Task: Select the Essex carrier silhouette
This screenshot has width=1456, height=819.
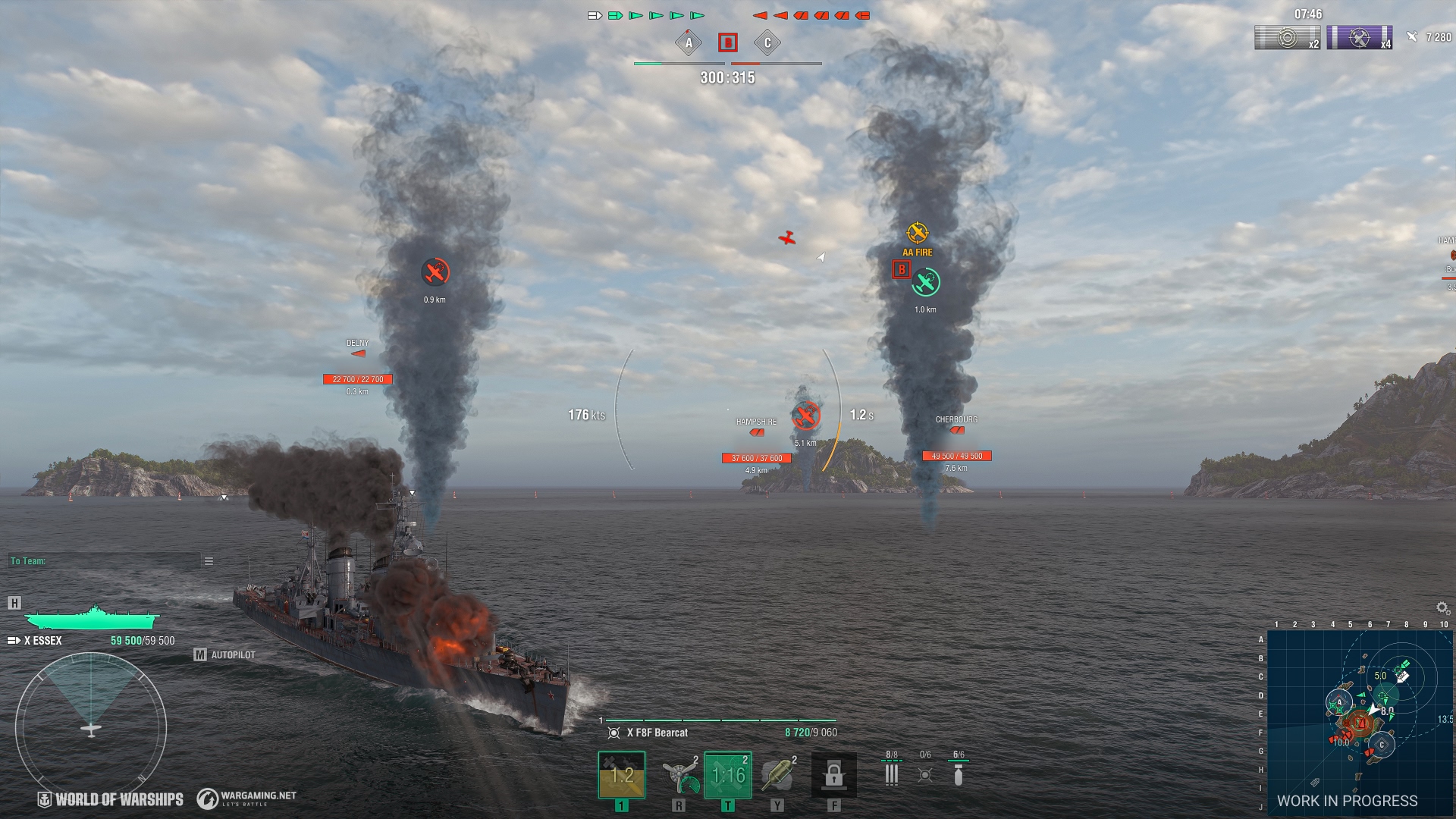Action: click(x=91, y=617)
